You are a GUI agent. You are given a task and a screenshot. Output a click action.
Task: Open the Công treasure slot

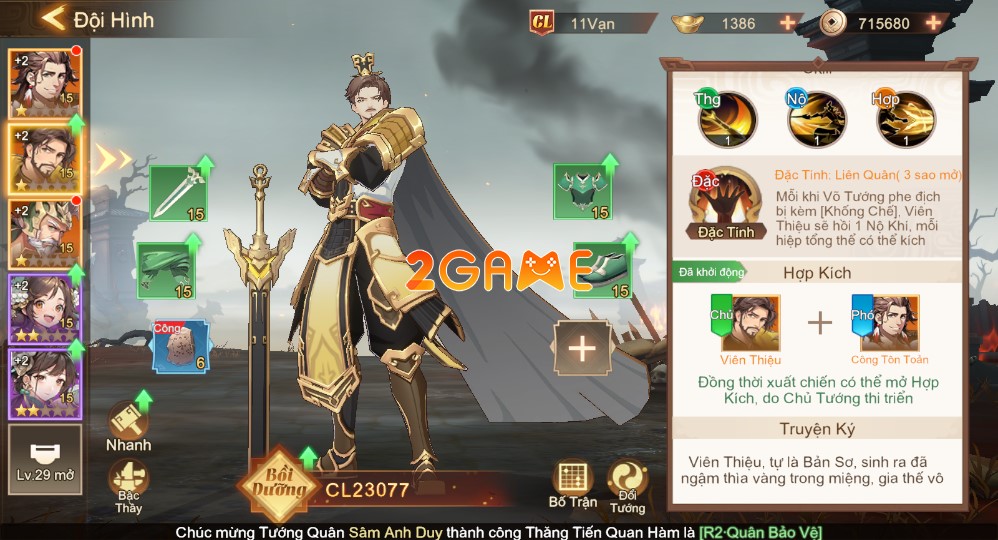coord(179,346)
